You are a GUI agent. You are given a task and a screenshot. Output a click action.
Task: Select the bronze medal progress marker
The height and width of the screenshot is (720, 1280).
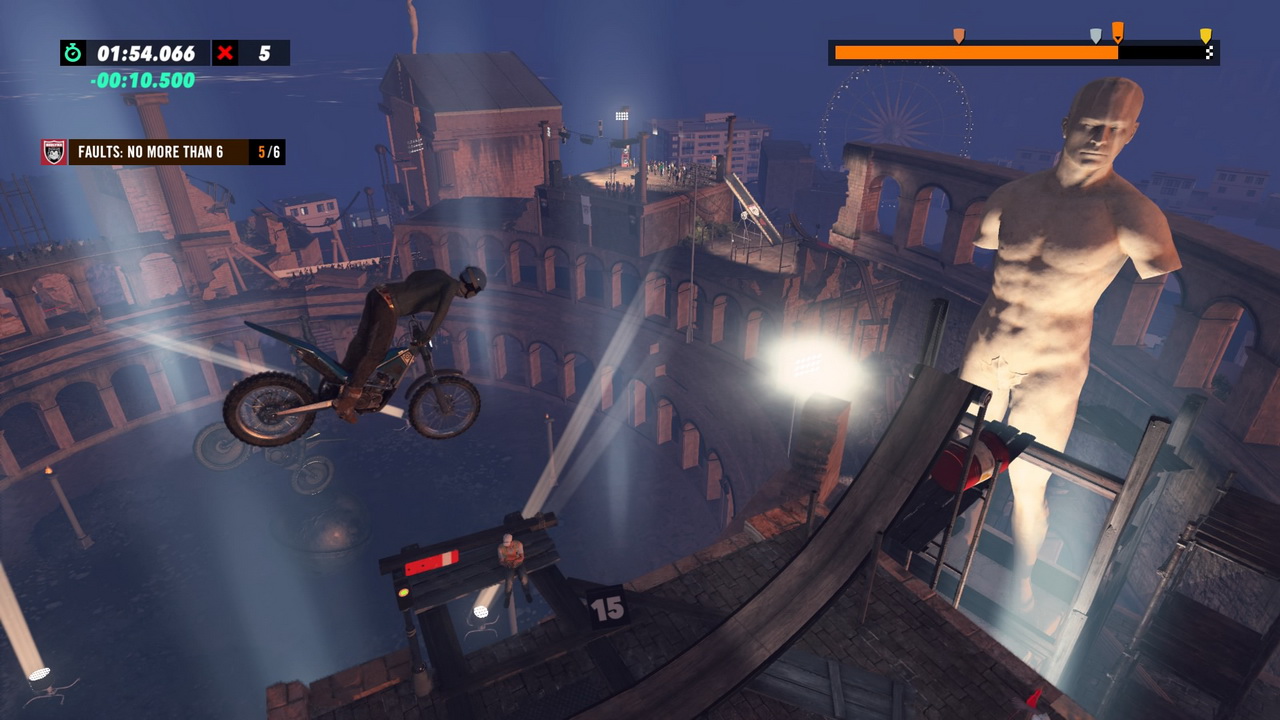958,36
